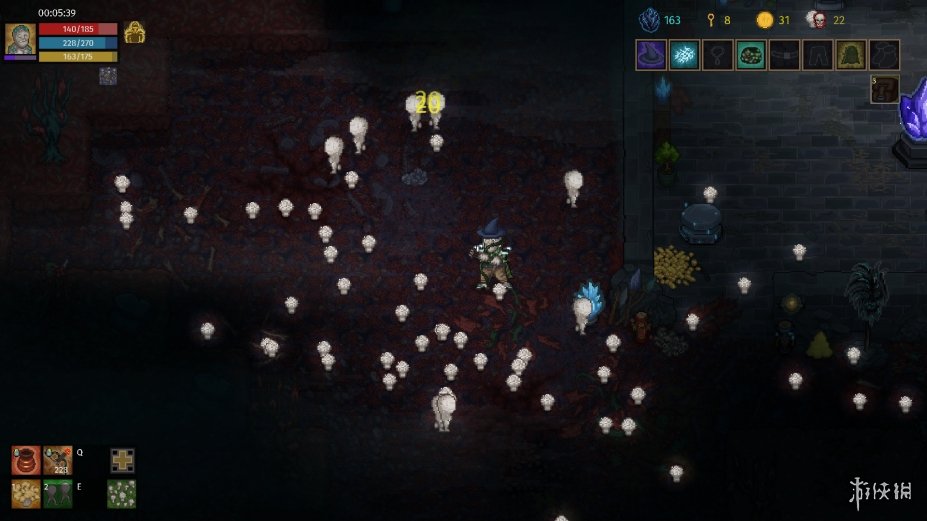Select the white frost crystal equipment slot
927x521 pixels.
pos(684,55)
